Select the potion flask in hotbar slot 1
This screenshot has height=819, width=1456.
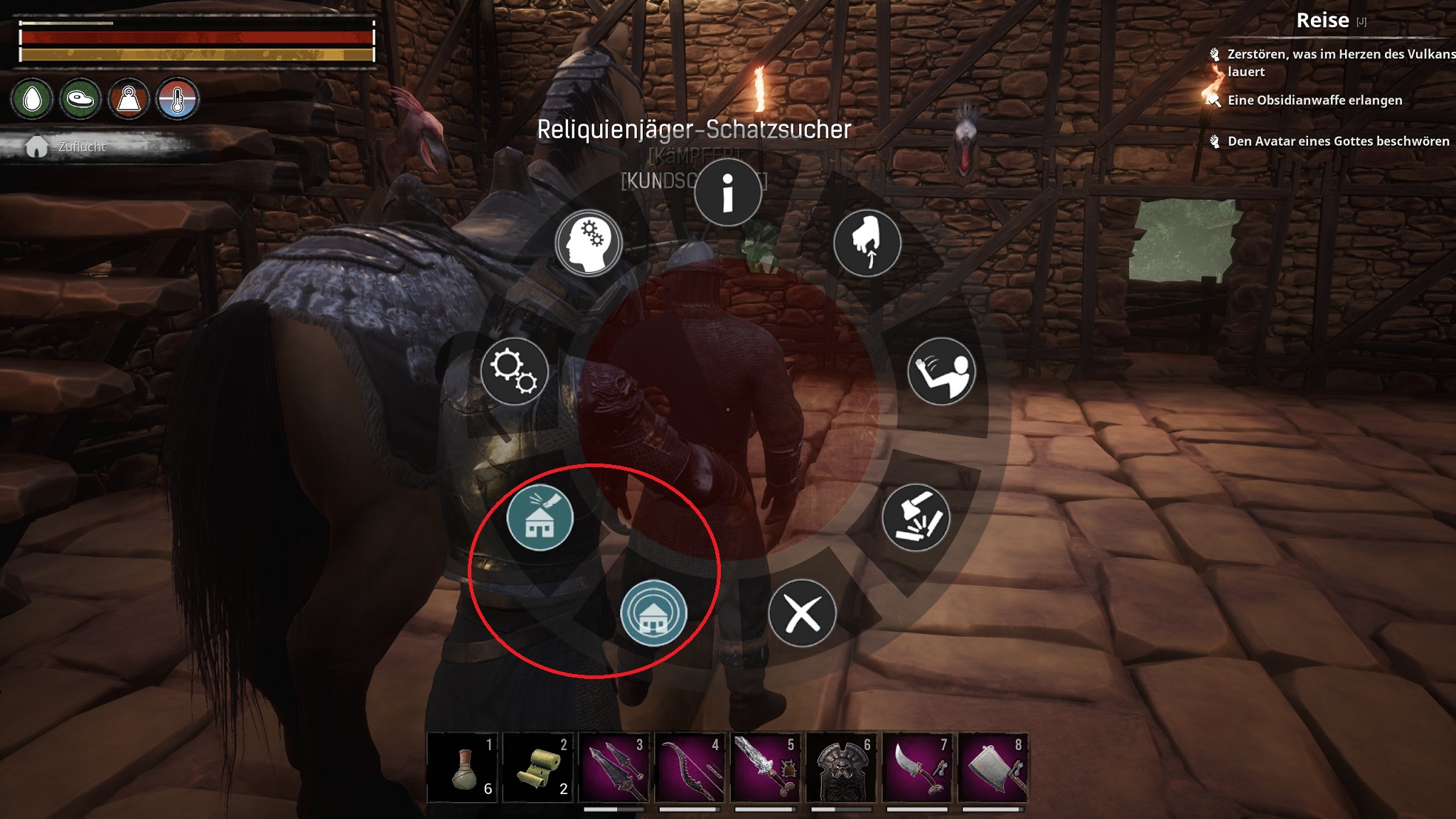(464, 768)
